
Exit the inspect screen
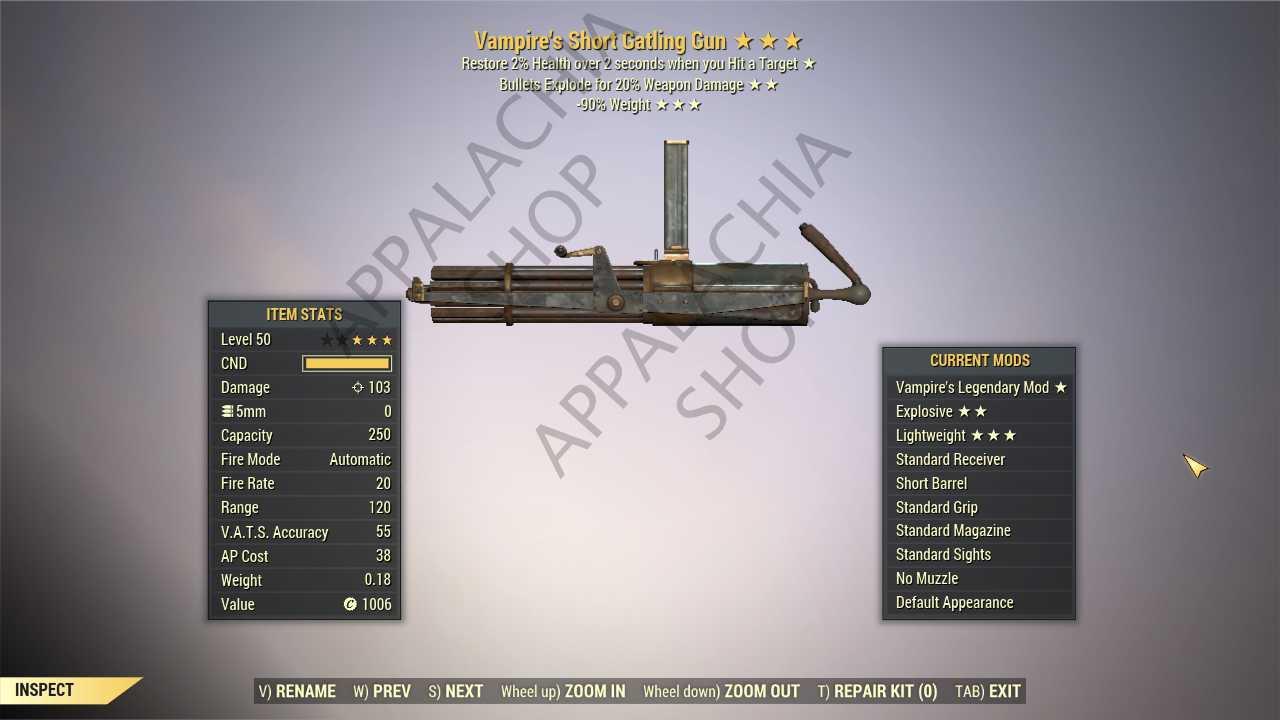pos(988,691)
